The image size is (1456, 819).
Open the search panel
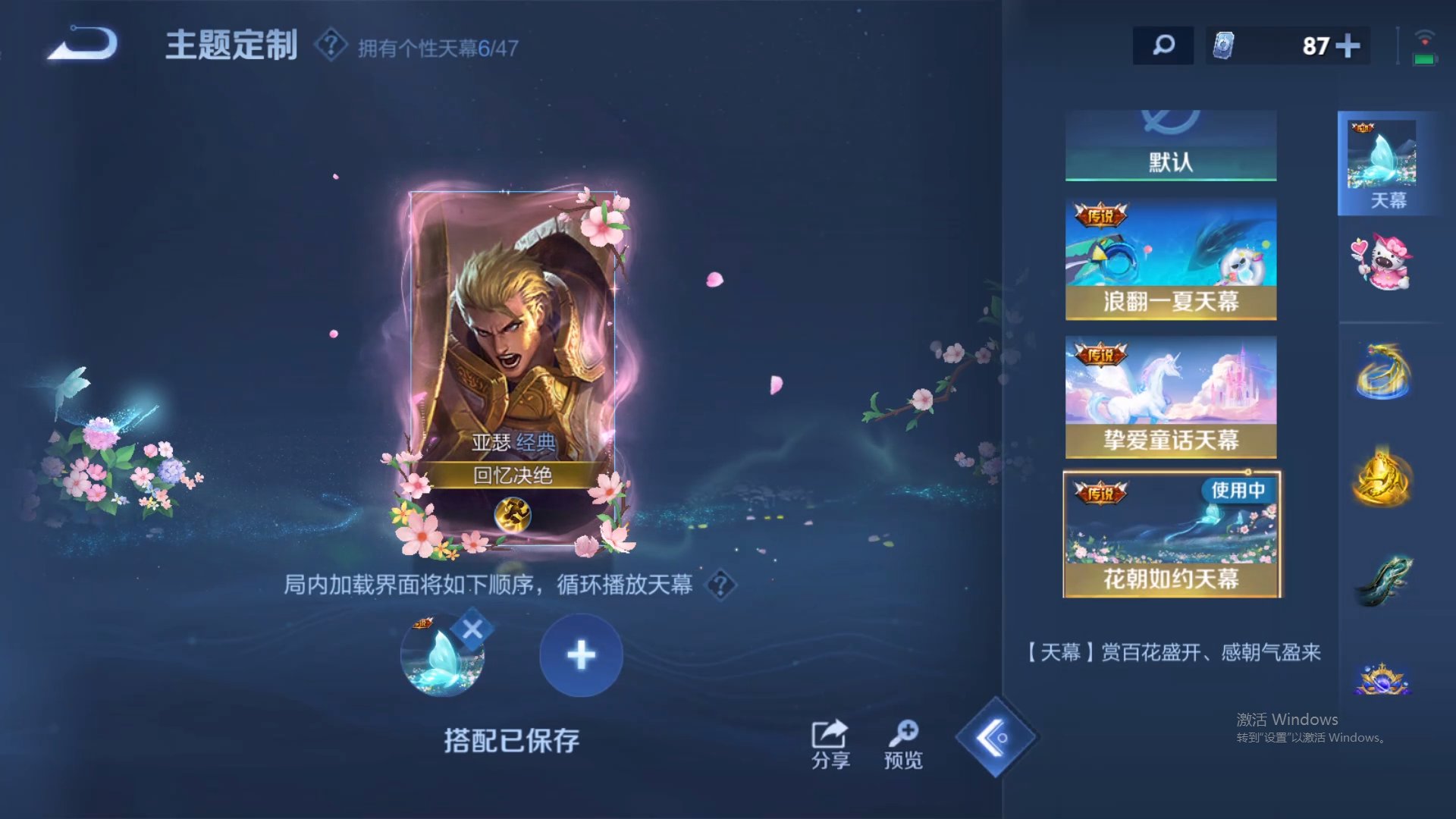point(1163,45)
